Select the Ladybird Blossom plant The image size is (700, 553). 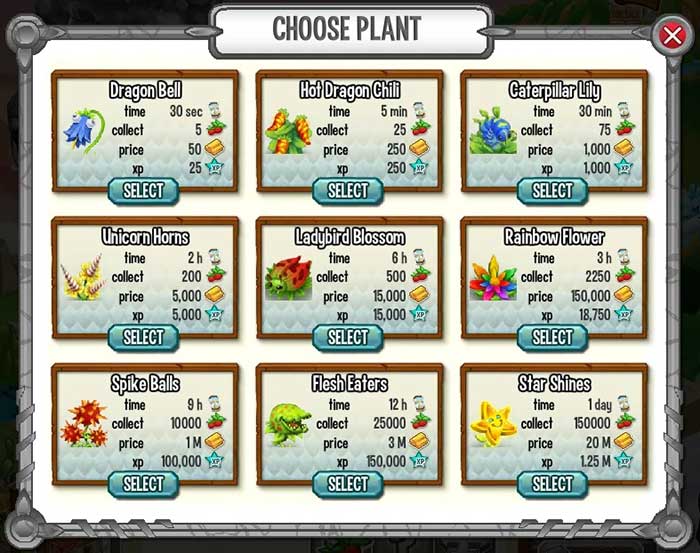348,337
